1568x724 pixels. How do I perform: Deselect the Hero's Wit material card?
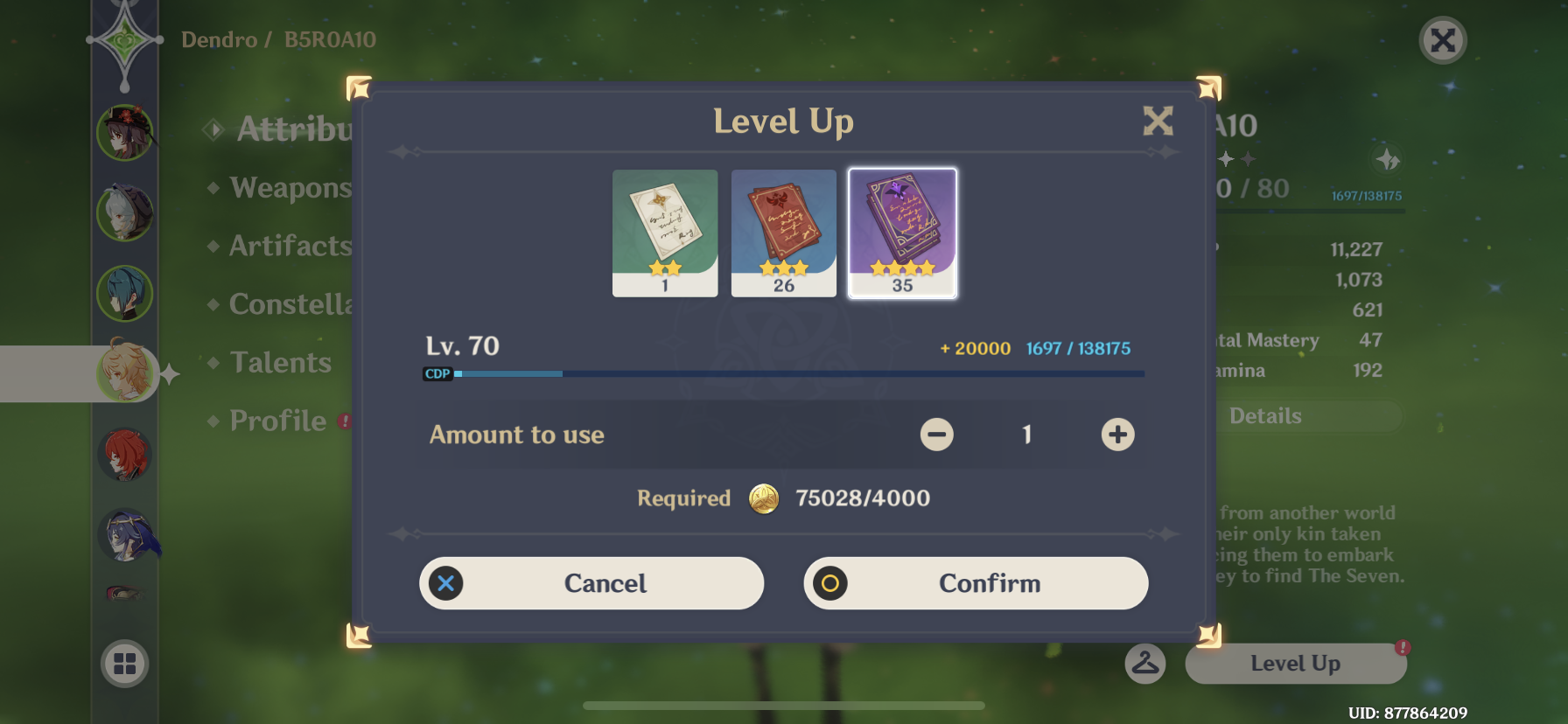[x=902, y=233]
